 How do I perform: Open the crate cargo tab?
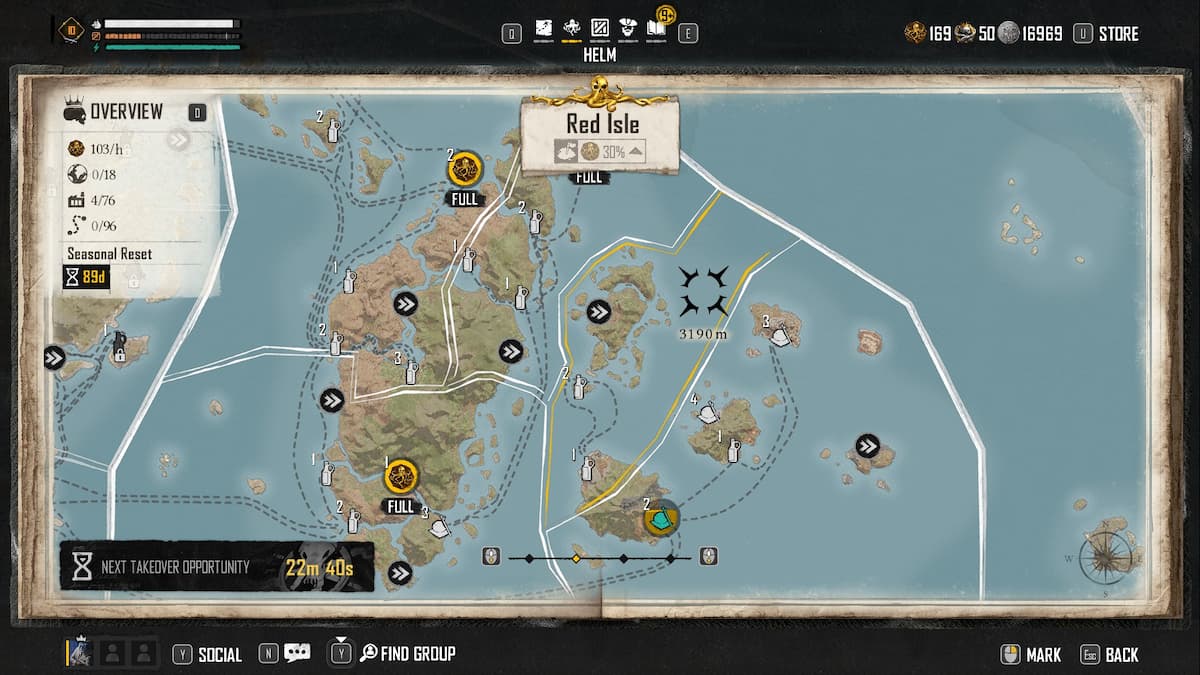point(600,28)
